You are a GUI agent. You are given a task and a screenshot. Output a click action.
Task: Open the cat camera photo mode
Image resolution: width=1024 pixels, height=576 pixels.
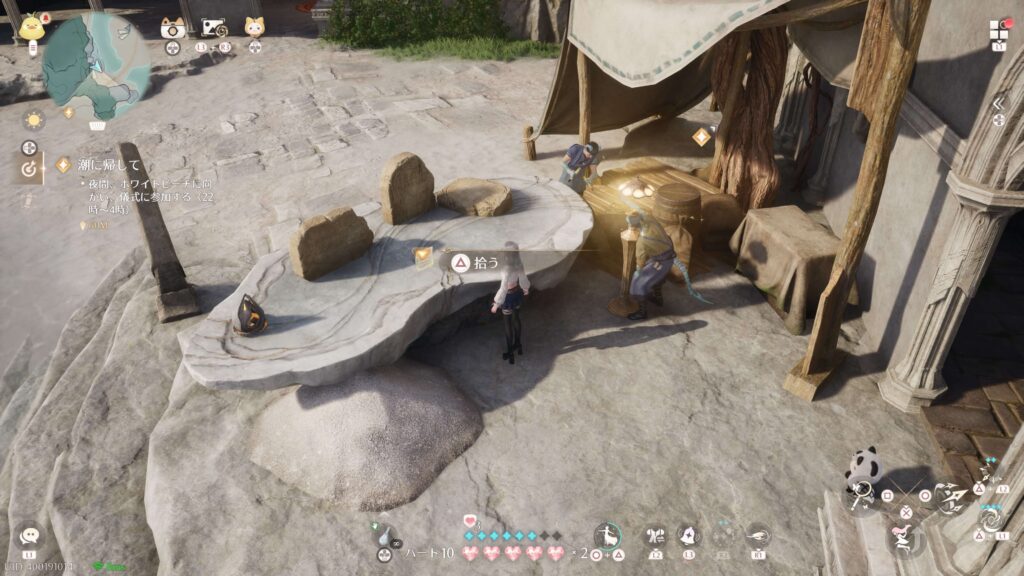pos(173,28)
